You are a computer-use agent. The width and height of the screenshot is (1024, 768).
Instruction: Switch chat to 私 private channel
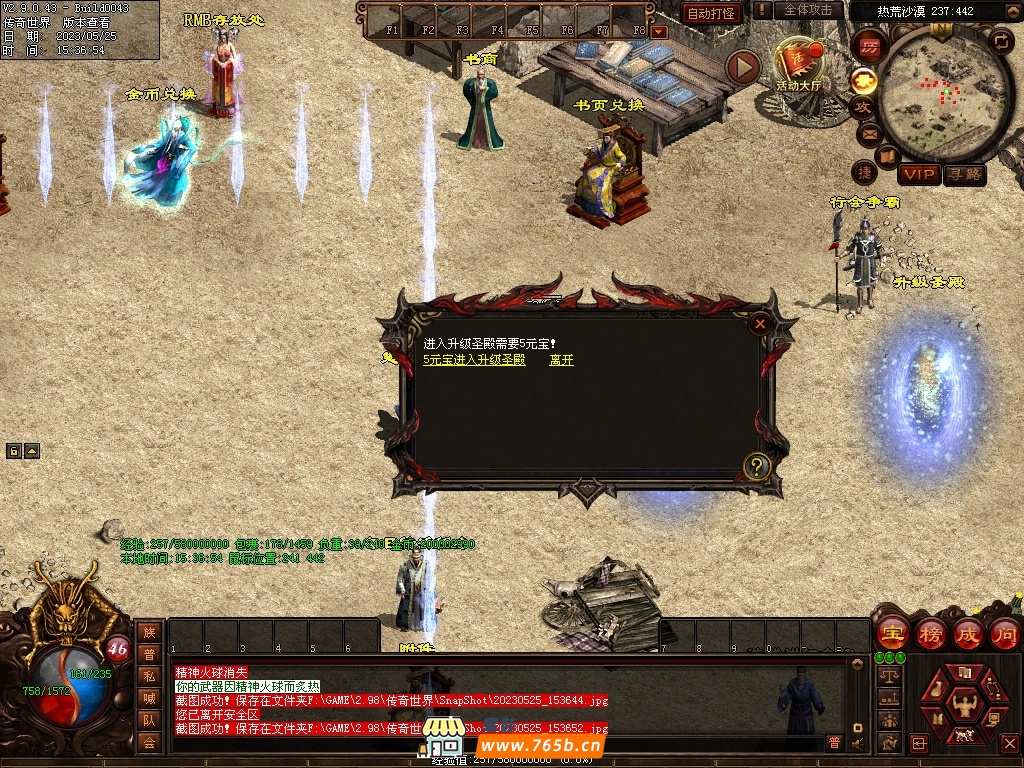click(149, 676)
